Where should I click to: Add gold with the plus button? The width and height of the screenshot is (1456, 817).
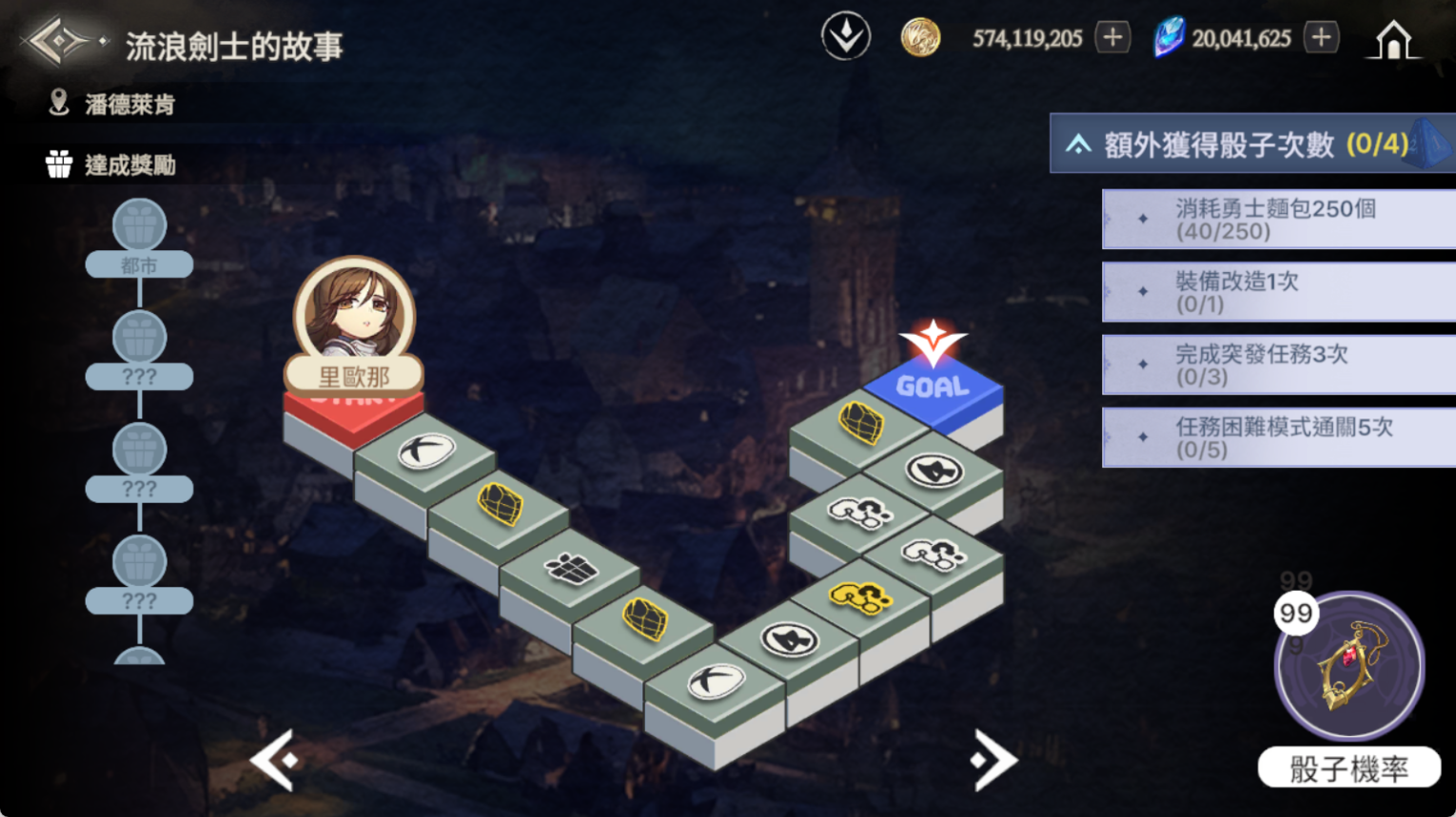pos(1112,38)
